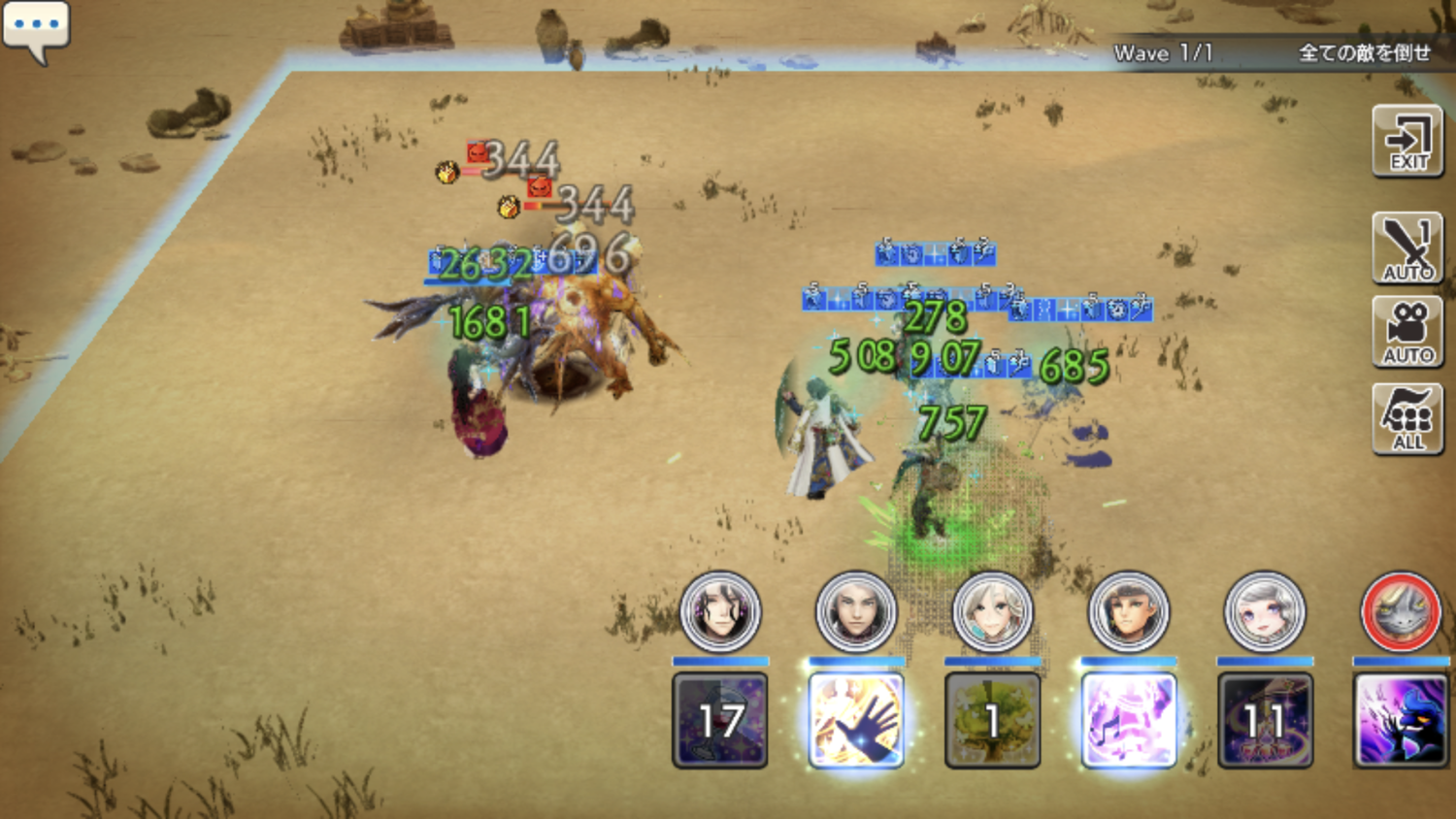The image size is (1456, 819).
Task: Use the dark creature limit skill
Action: 1400,720
